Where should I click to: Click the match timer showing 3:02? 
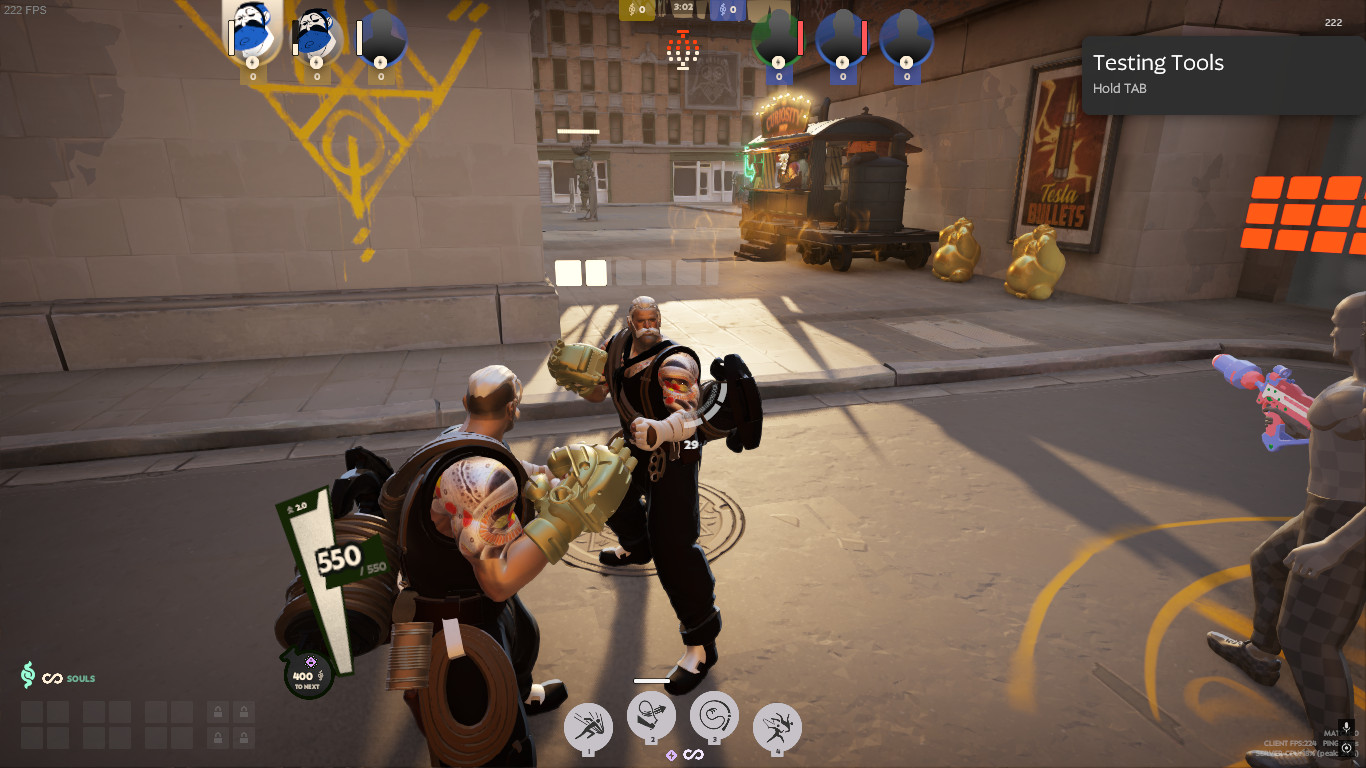[682, 8]
